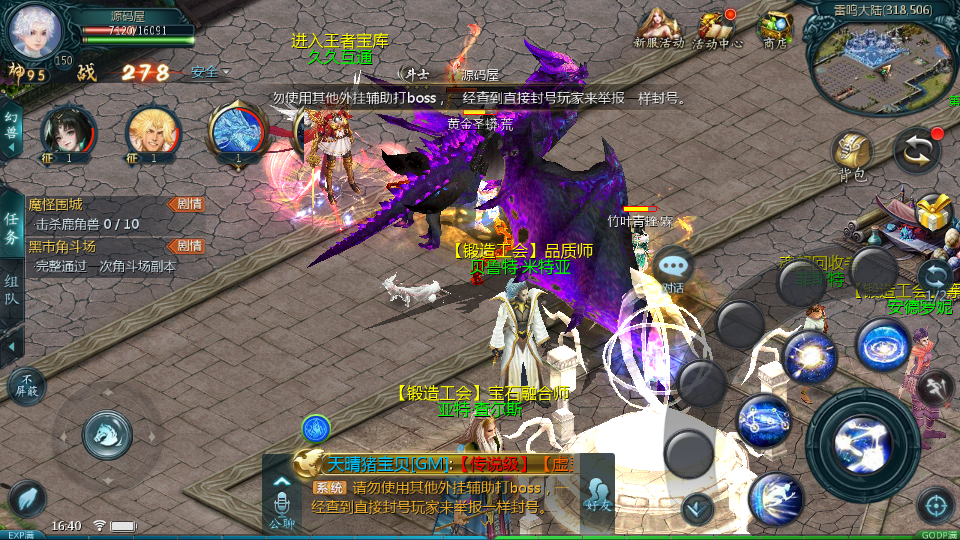
Task: Open the 安全 PK mode dropdown
Action: click(210, 72)
